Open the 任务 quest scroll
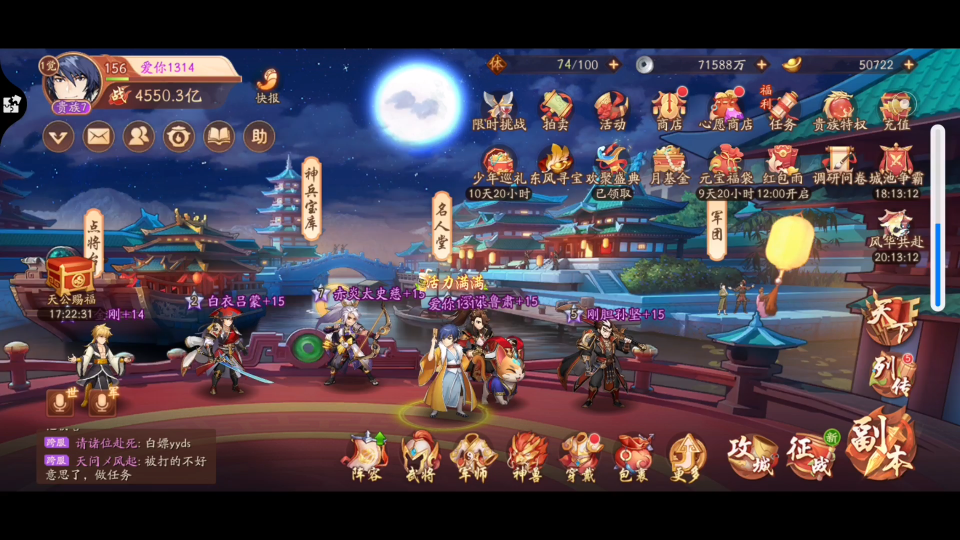 tap(783, 109)
